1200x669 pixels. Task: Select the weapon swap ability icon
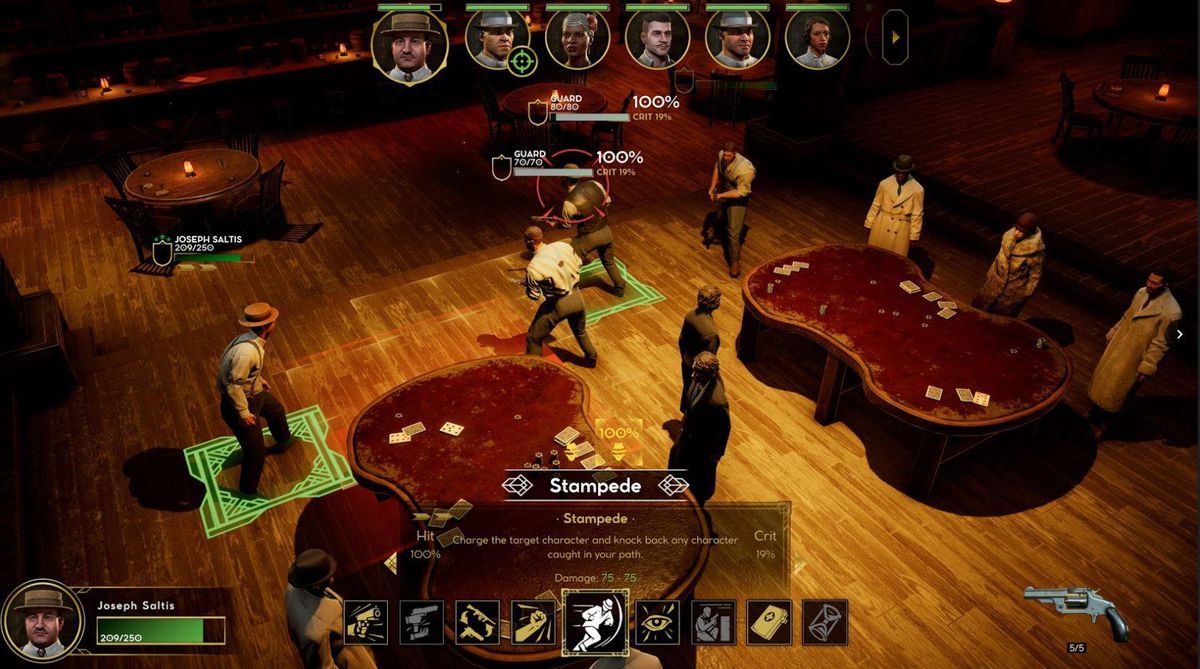pyautogui.click(x=478, y=622)
